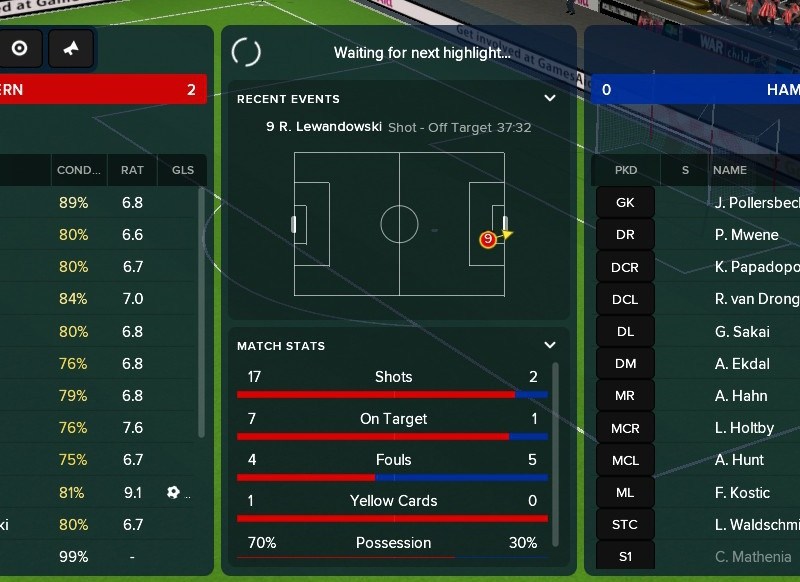Screen dimensions: 800x582
Task: Open the R. Lewandowski shot event
Action: click(398, 127)
